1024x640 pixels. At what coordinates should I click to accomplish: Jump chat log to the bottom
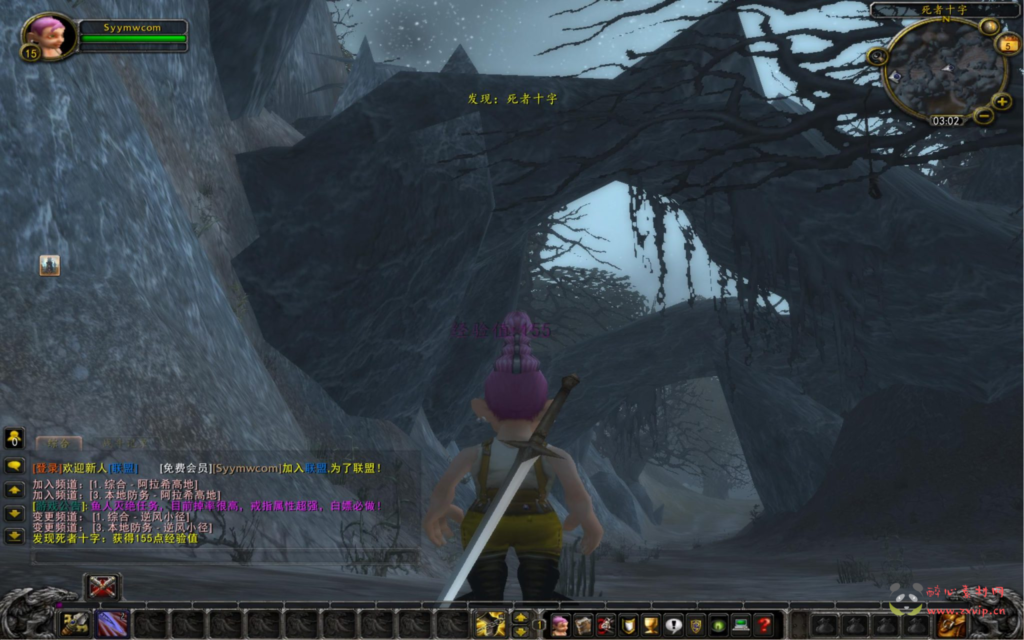tap(14, 536)
